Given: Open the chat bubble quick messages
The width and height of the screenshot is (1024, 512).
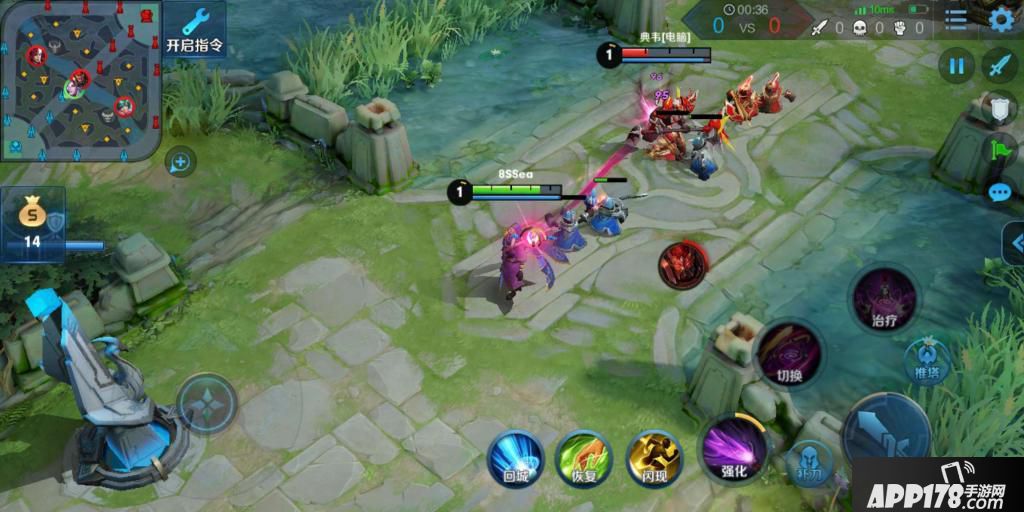Looking at the screenshot, I should [x=1000, y=193].
